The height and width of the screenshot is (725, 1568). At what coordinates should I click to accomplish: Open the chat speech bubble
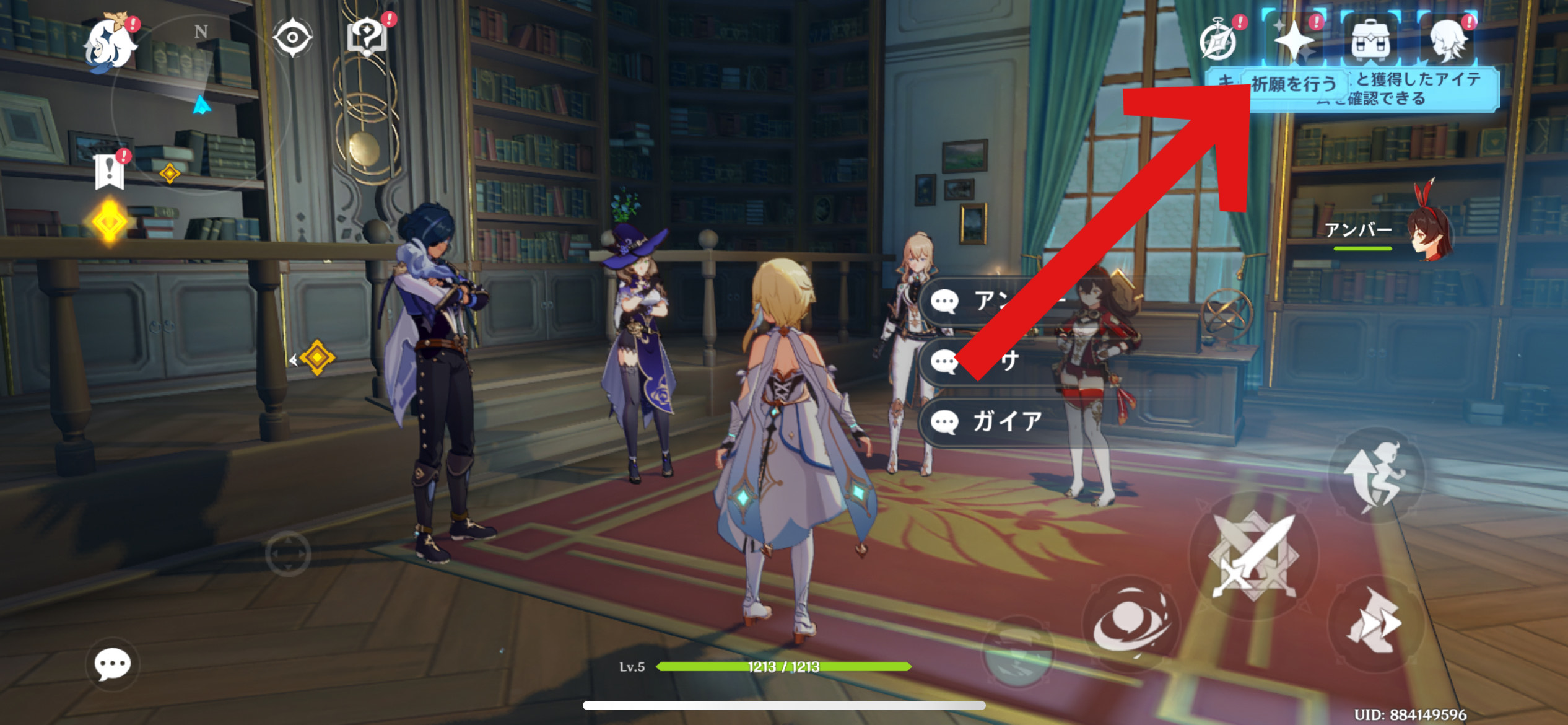112,664
